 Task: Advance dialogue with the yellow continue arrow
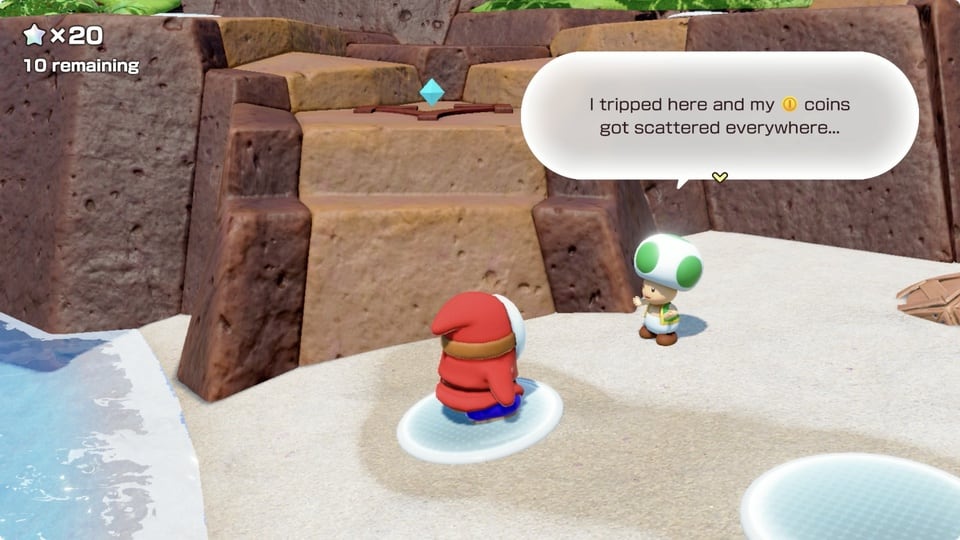[719, 177]
